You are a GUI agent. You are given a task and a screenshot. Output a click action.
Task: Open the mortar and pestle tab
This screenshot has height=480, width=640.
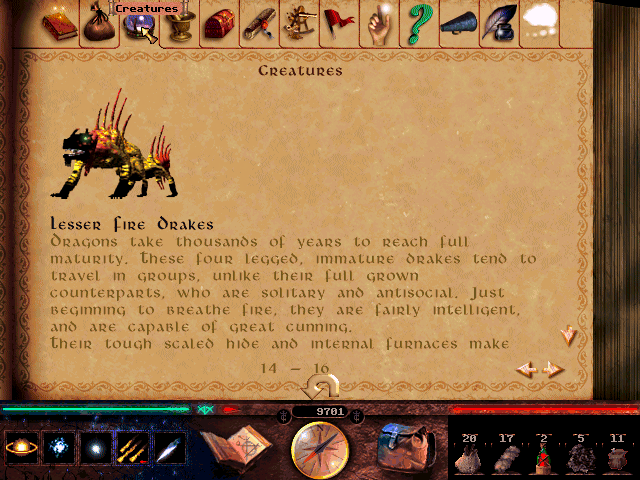178,27
